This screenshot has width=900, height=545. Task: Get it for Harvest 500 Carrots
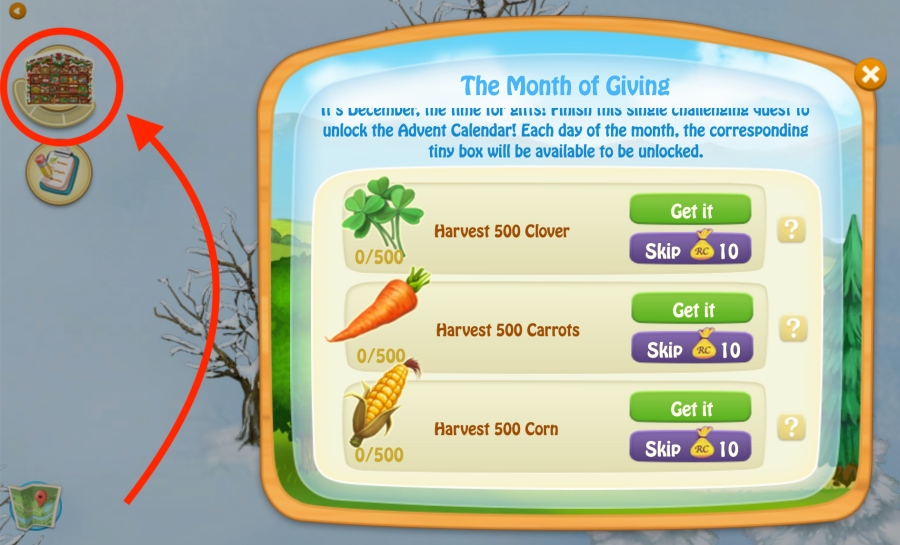tap(690, 310)
